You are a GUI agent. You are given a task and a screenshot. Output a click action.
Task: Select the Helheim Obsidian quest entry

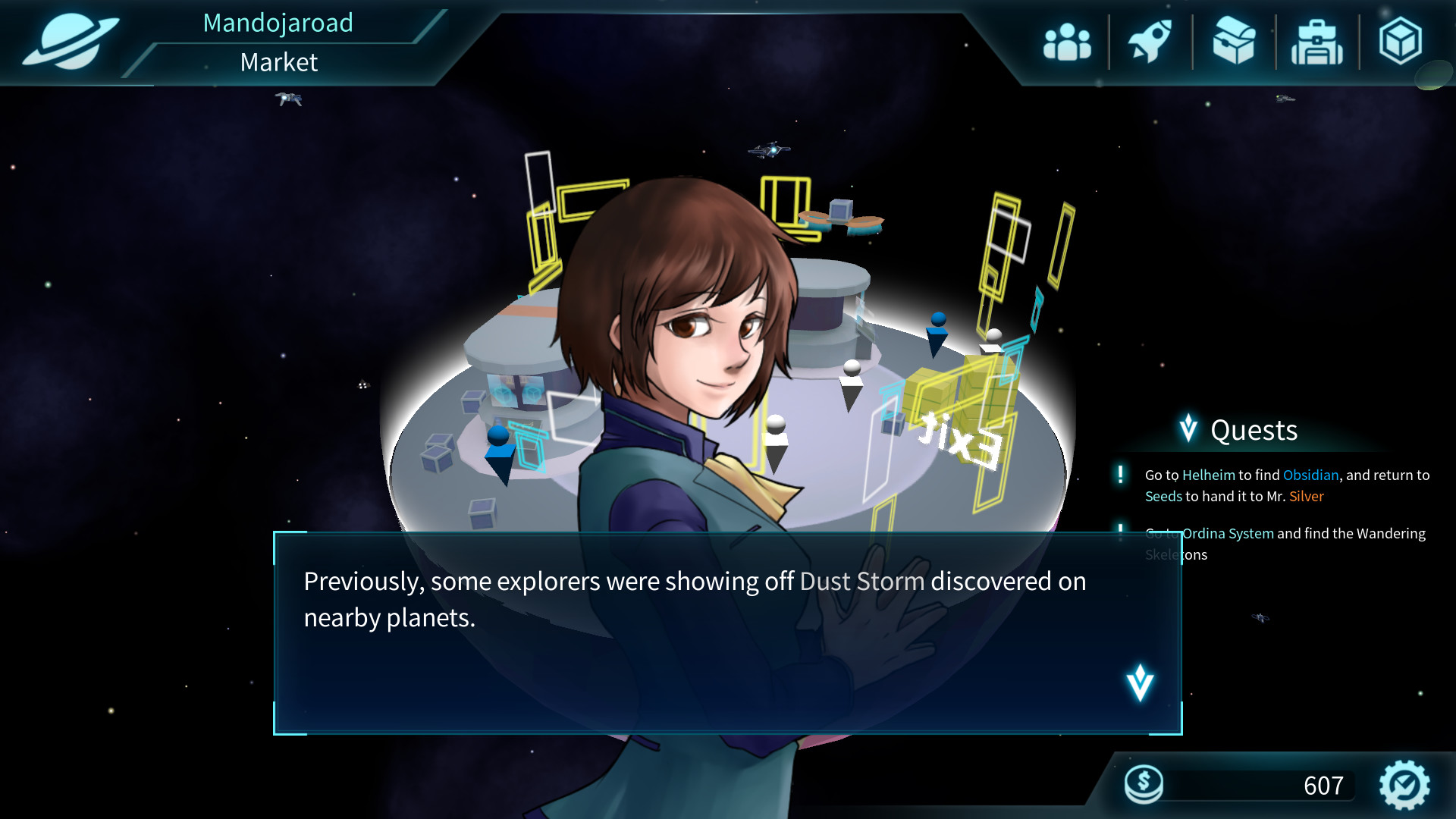(x=1286, y=485)
